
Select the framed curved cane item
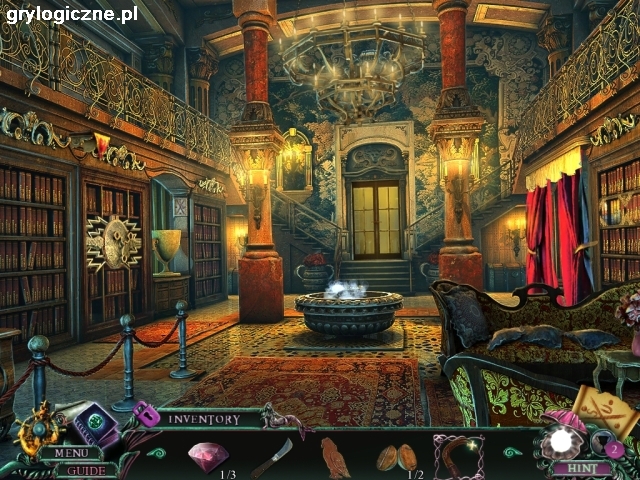click(x=459, y=456)
